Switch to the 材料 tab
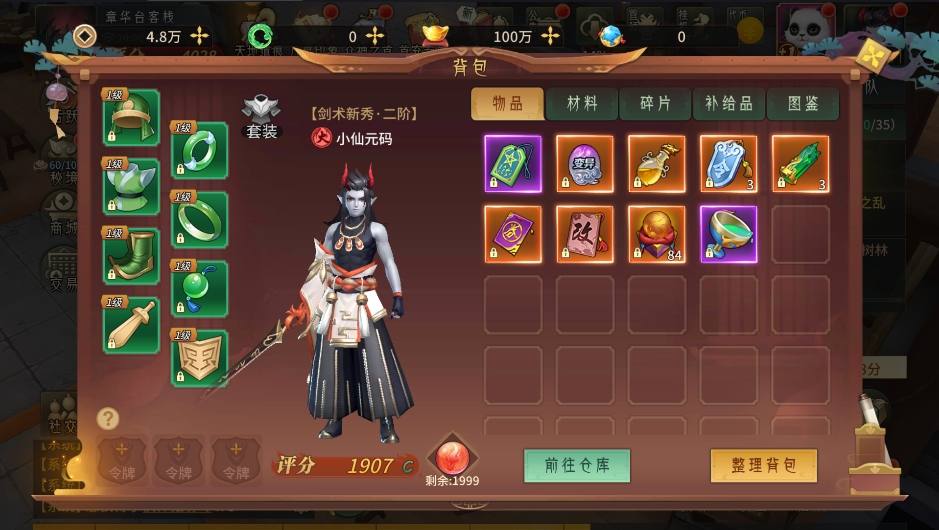This screenshot has width=939, height=530. [x=581, y=104]
